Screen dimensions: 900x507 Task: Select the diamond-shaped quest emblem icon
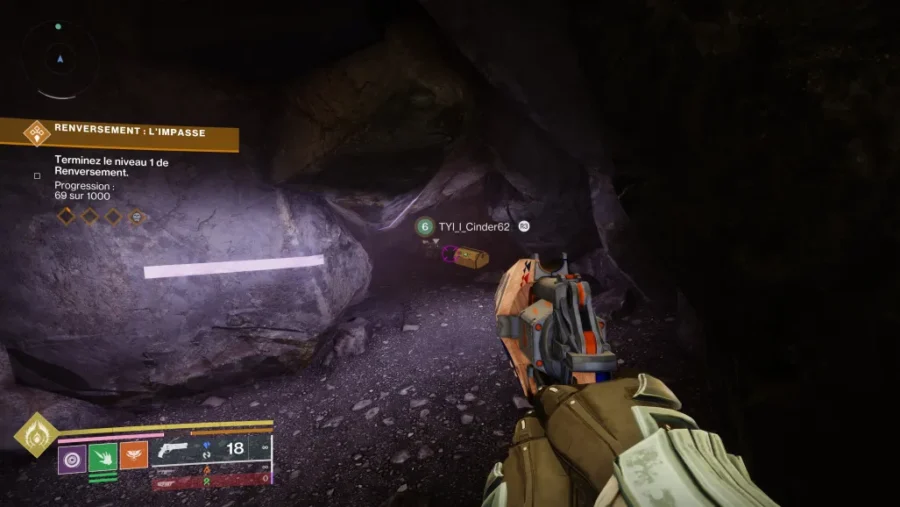click(x=37, y=133)
